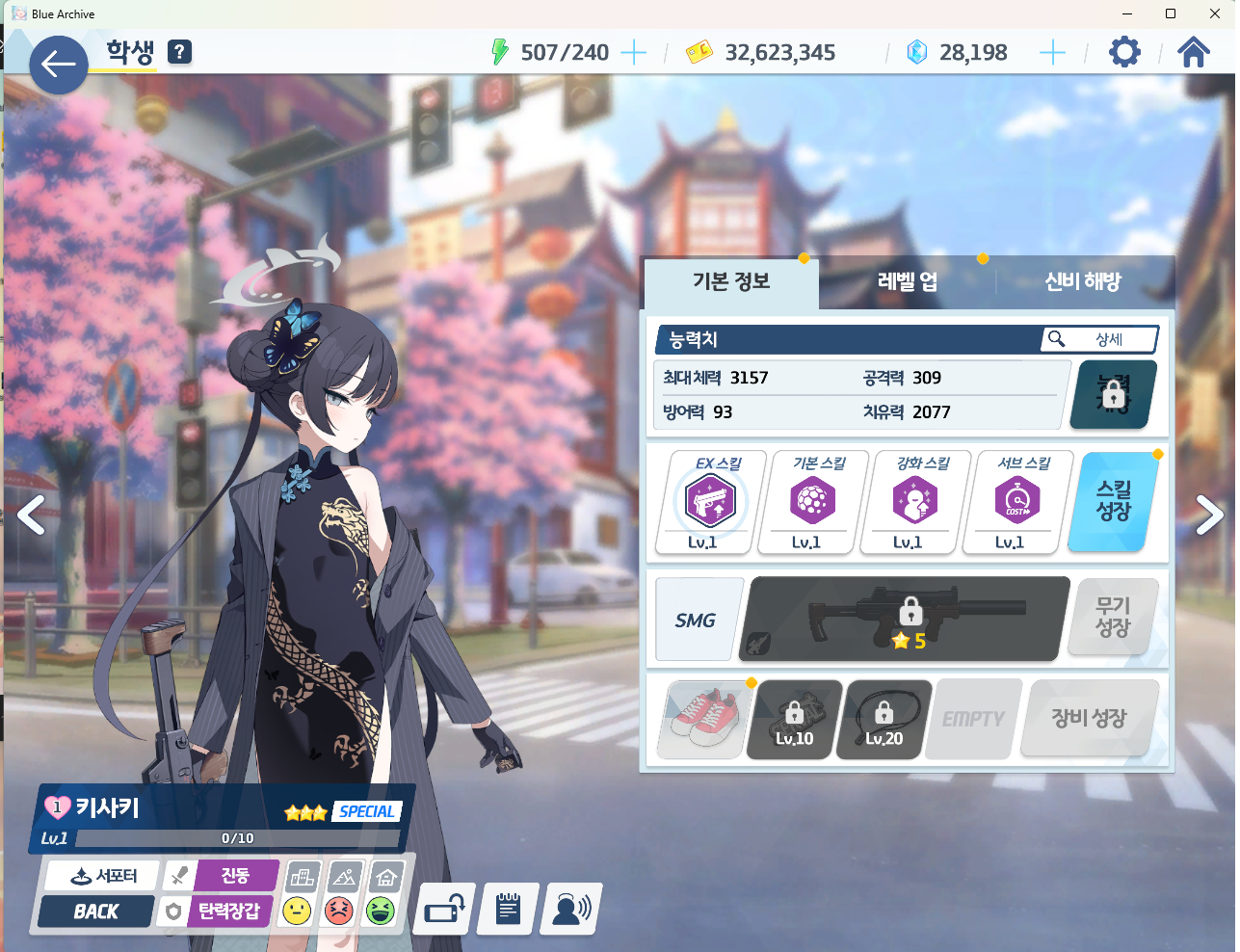Open the notepad profile icon

pyautogui.click(x=508, y=909)
